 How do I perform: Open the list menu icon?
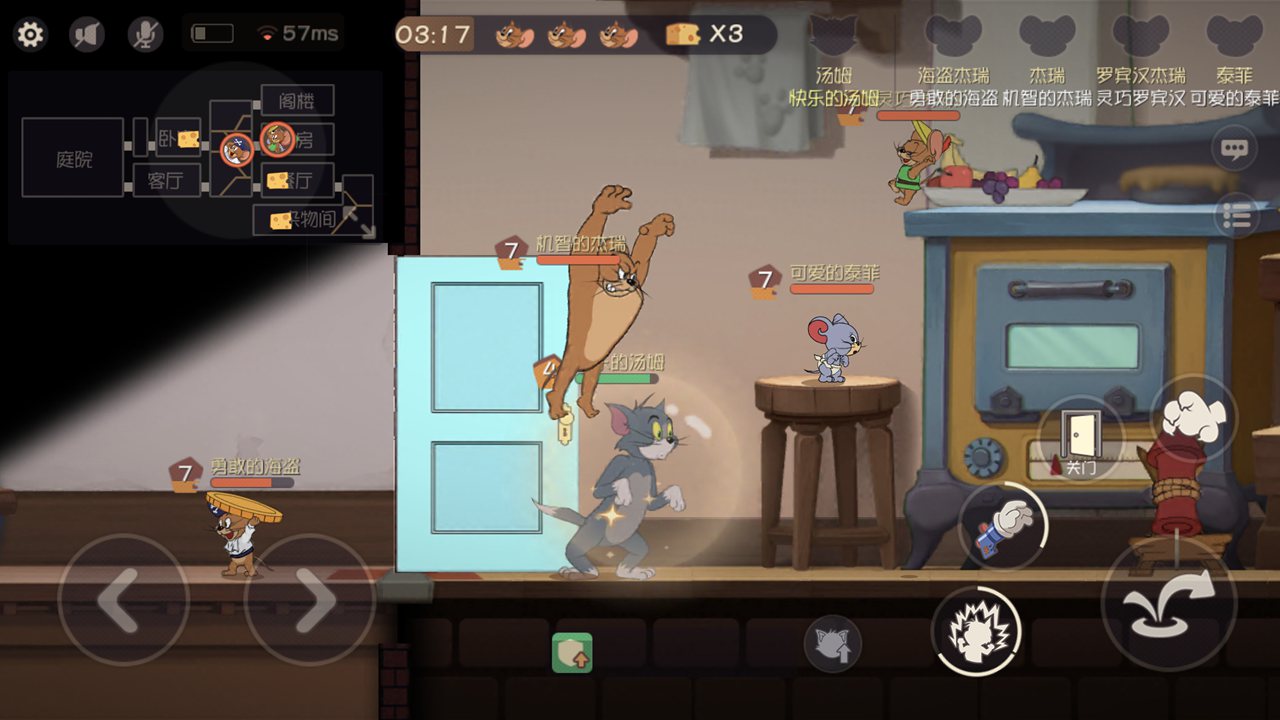coord(1237,215)
